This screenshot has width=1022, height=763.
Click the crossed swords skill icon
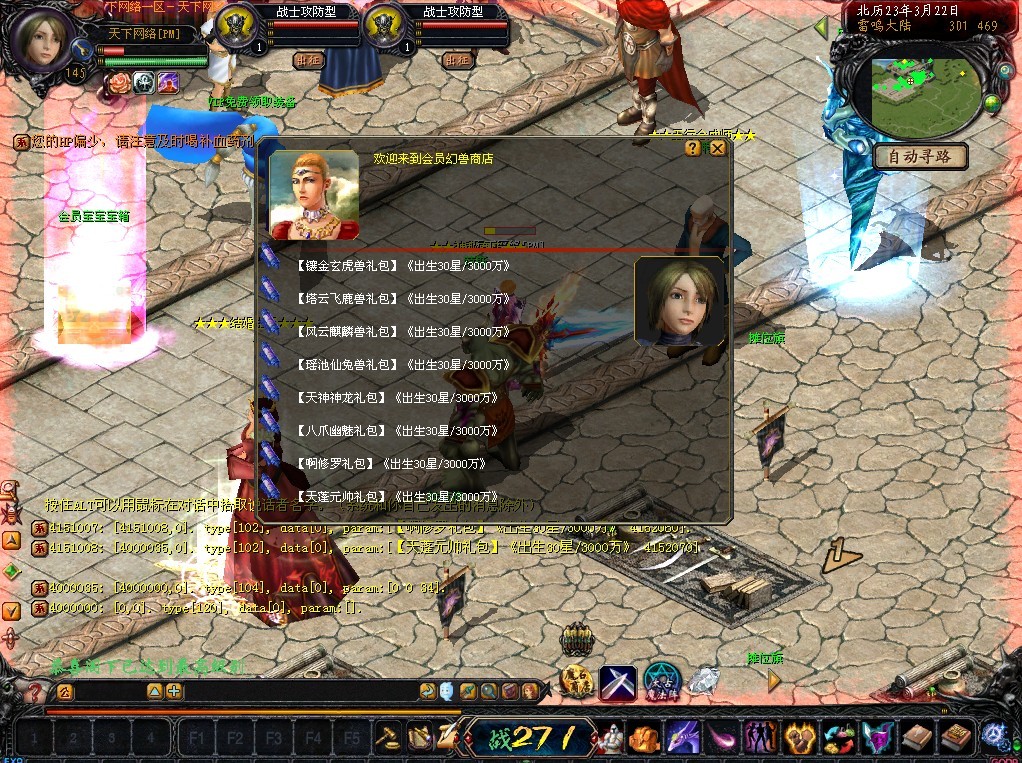617,682
